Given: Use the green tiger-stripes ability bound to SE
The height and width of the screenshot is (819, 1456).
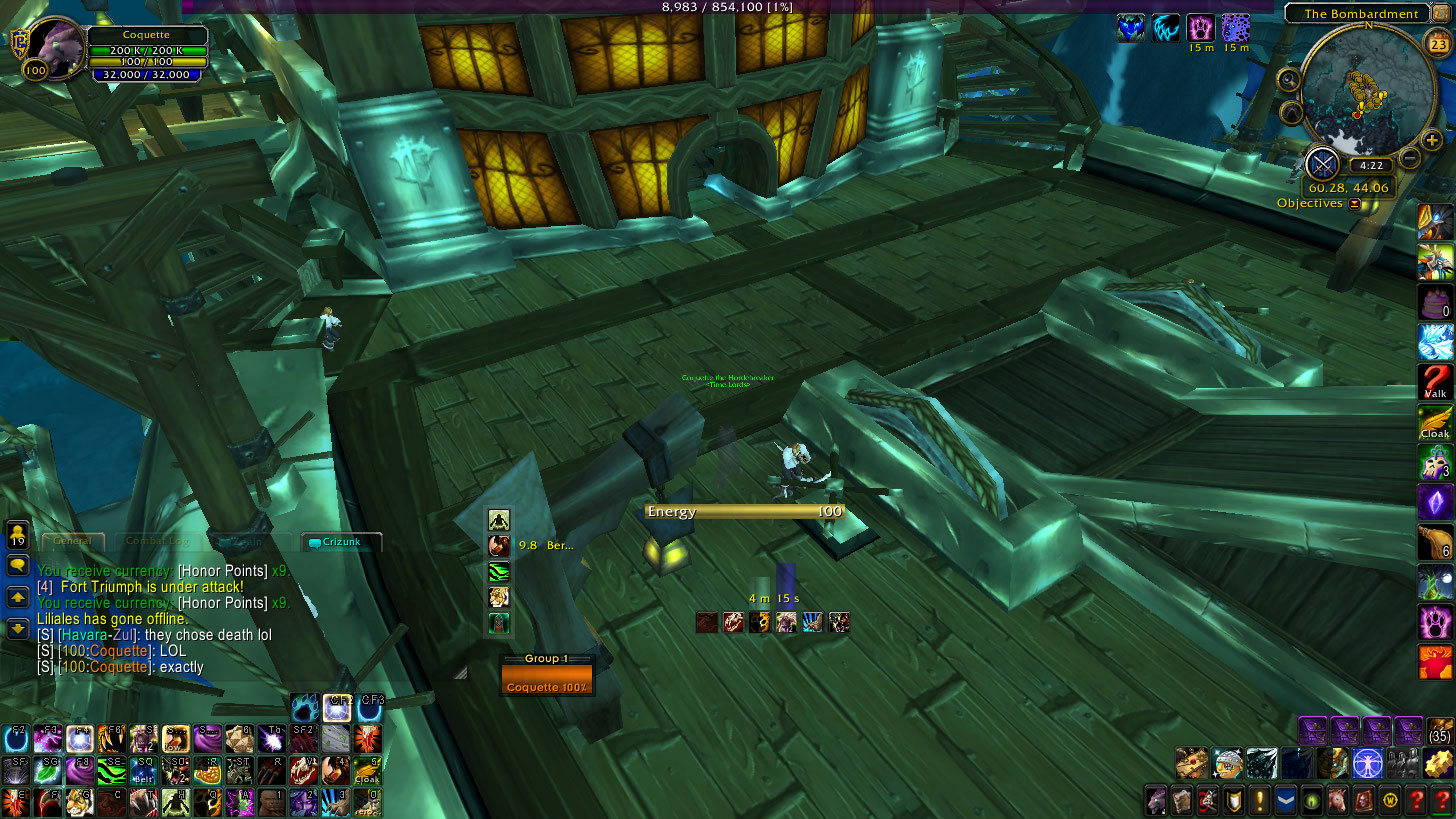Looking at the screenshot, I should tap(113, 771).
